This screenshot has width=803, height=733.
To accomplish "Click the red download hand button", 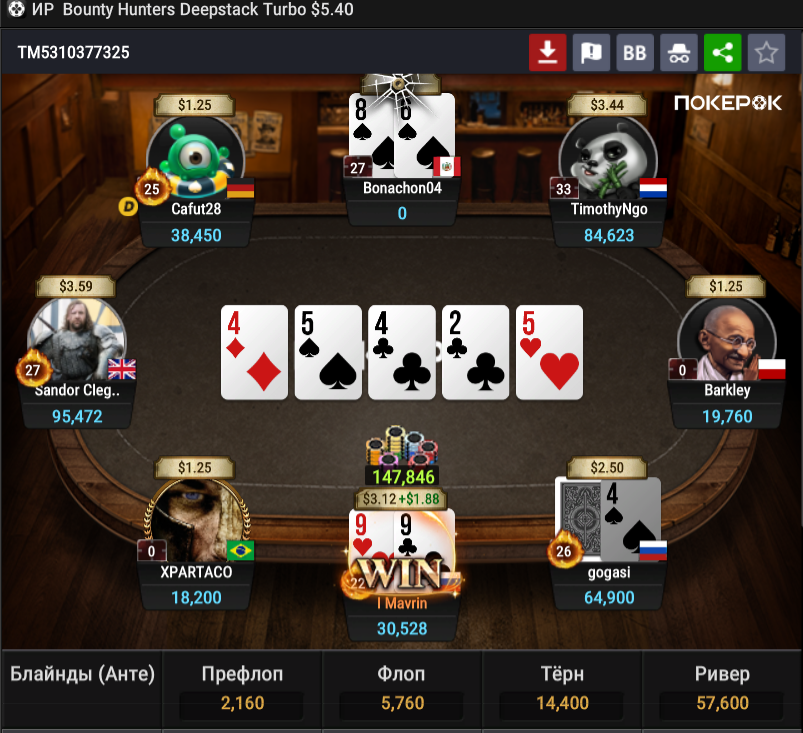I will [548, 53].
